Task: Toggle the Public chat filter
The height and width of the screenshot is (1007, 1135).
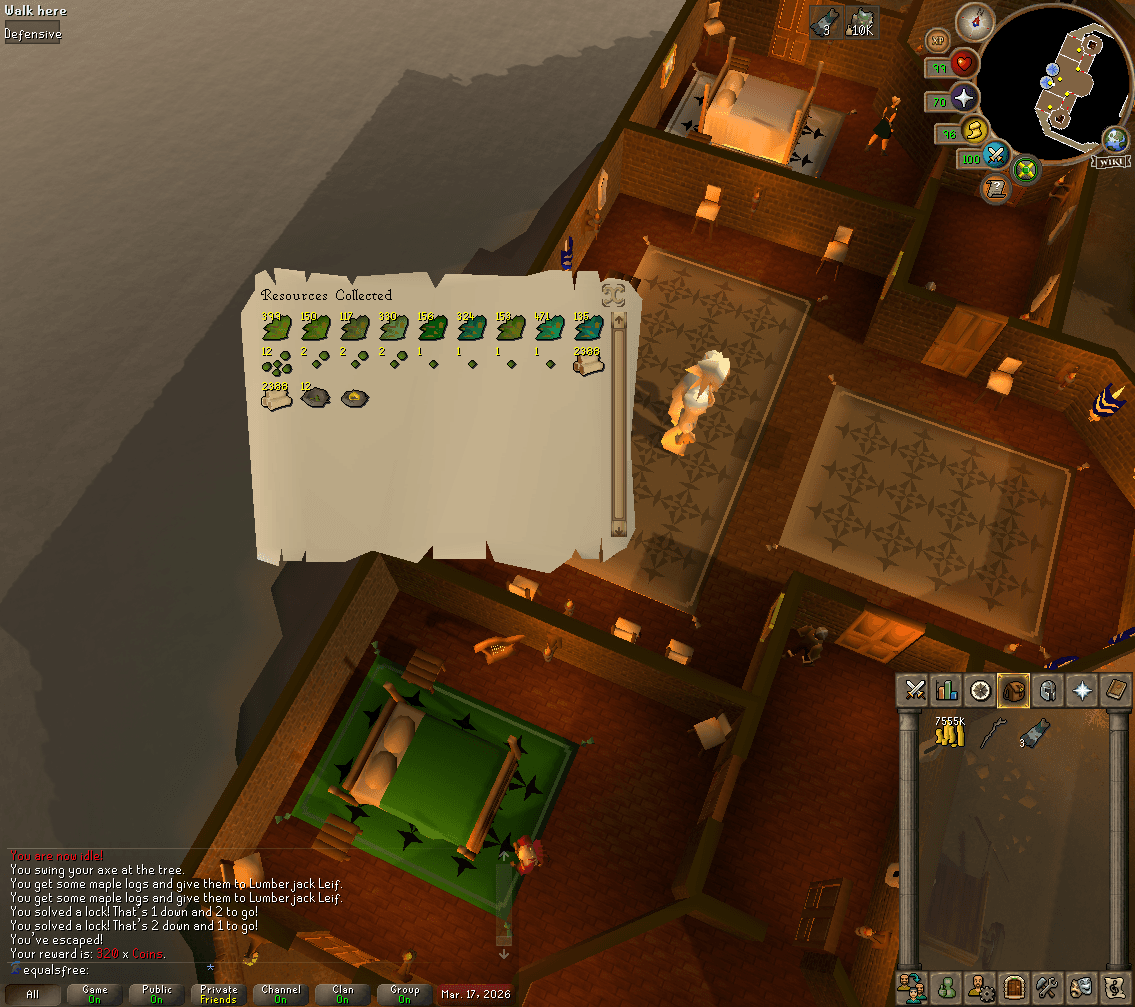Action: tap(157, 994)
